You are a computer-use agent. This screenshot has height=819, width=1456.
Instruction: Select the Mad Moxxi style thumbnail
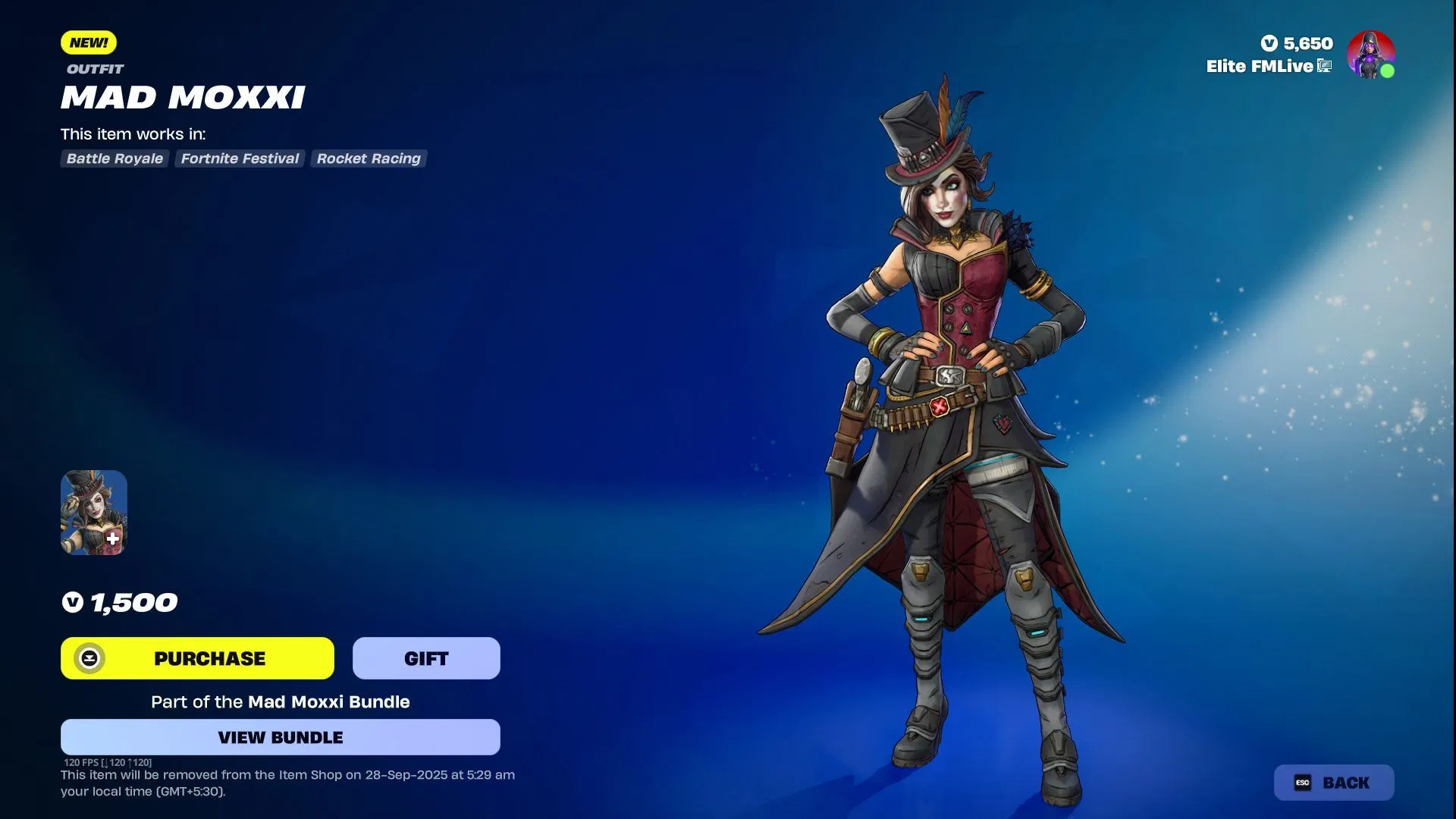coord(94,513)
